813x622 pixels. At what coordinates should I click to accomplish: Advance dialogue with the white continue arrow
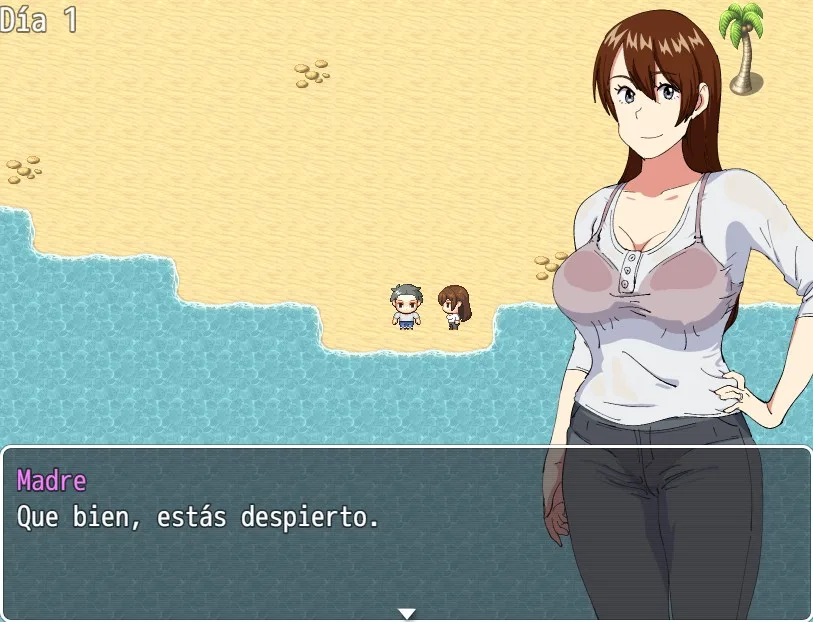406,613
